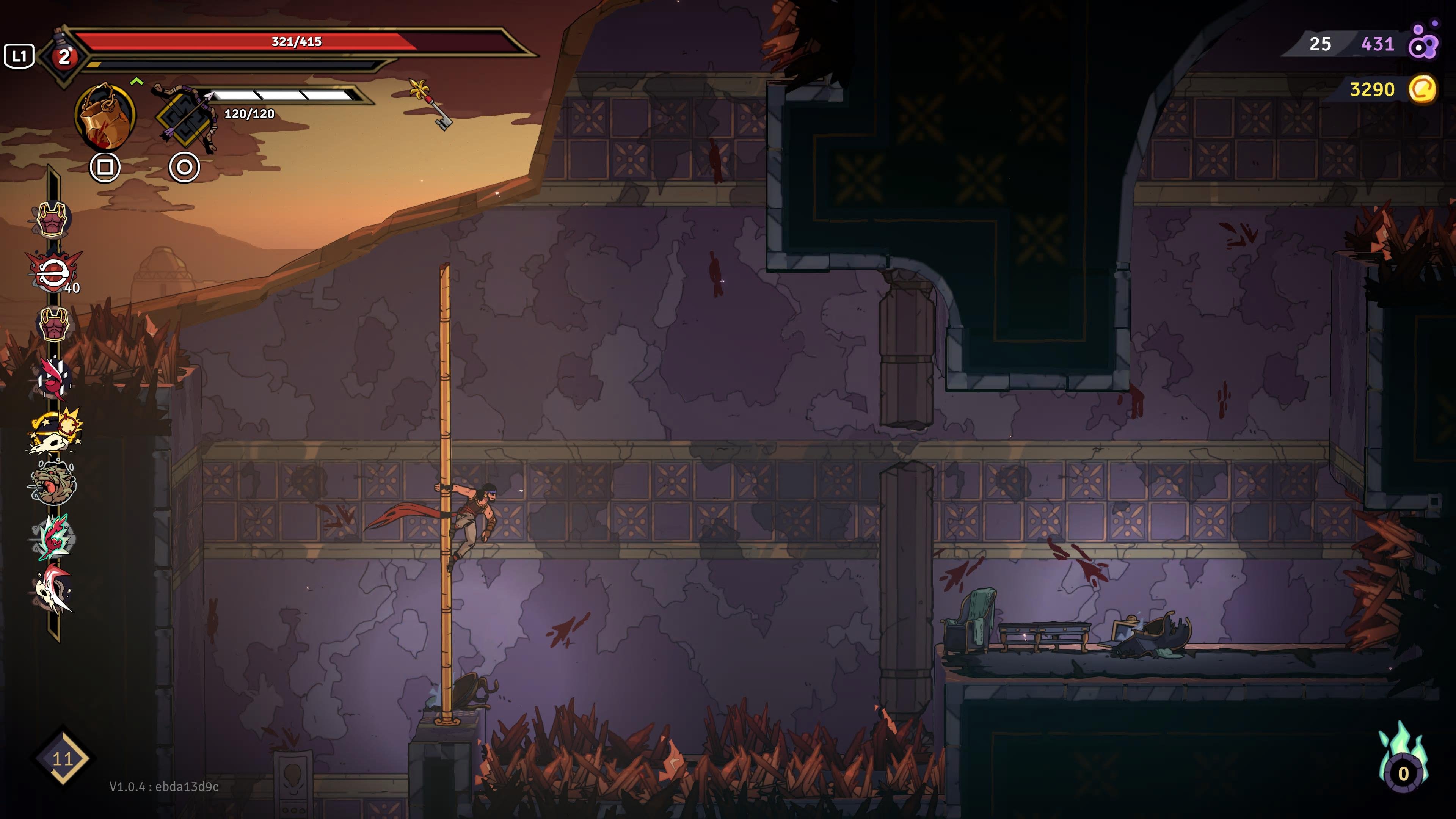The height and width of the screenshot is (819, 1456).
Task: Select the golden bucket main weapon
Action: click(x=105, y=116)
